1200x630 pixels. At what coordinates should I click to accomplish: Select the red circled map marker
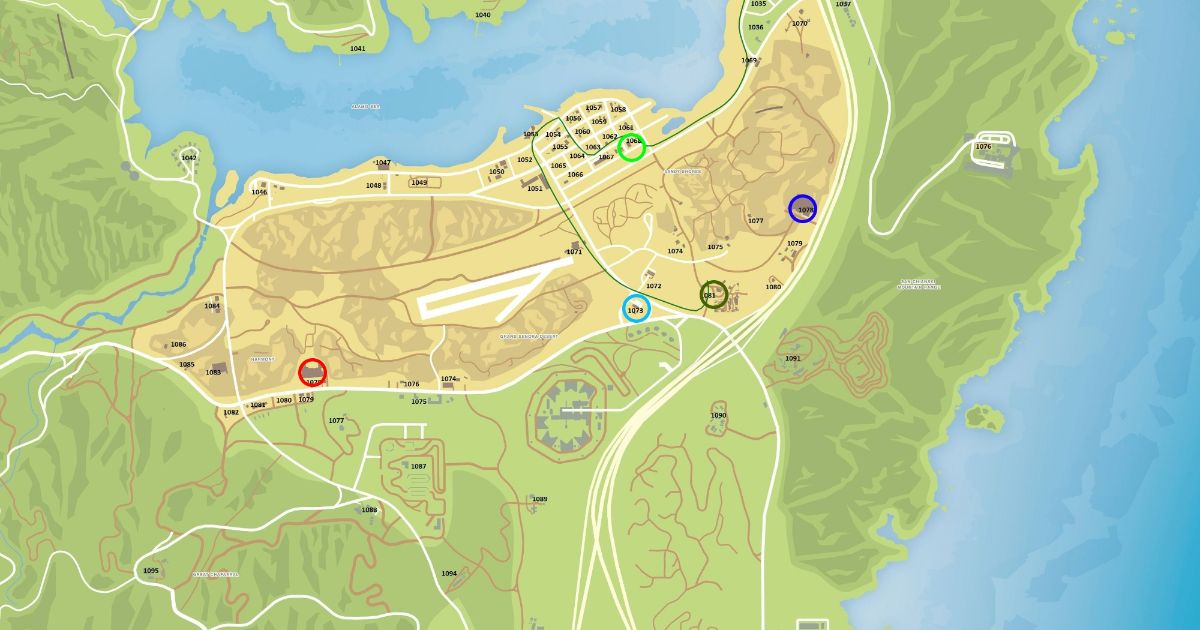[x=312, y=372]
